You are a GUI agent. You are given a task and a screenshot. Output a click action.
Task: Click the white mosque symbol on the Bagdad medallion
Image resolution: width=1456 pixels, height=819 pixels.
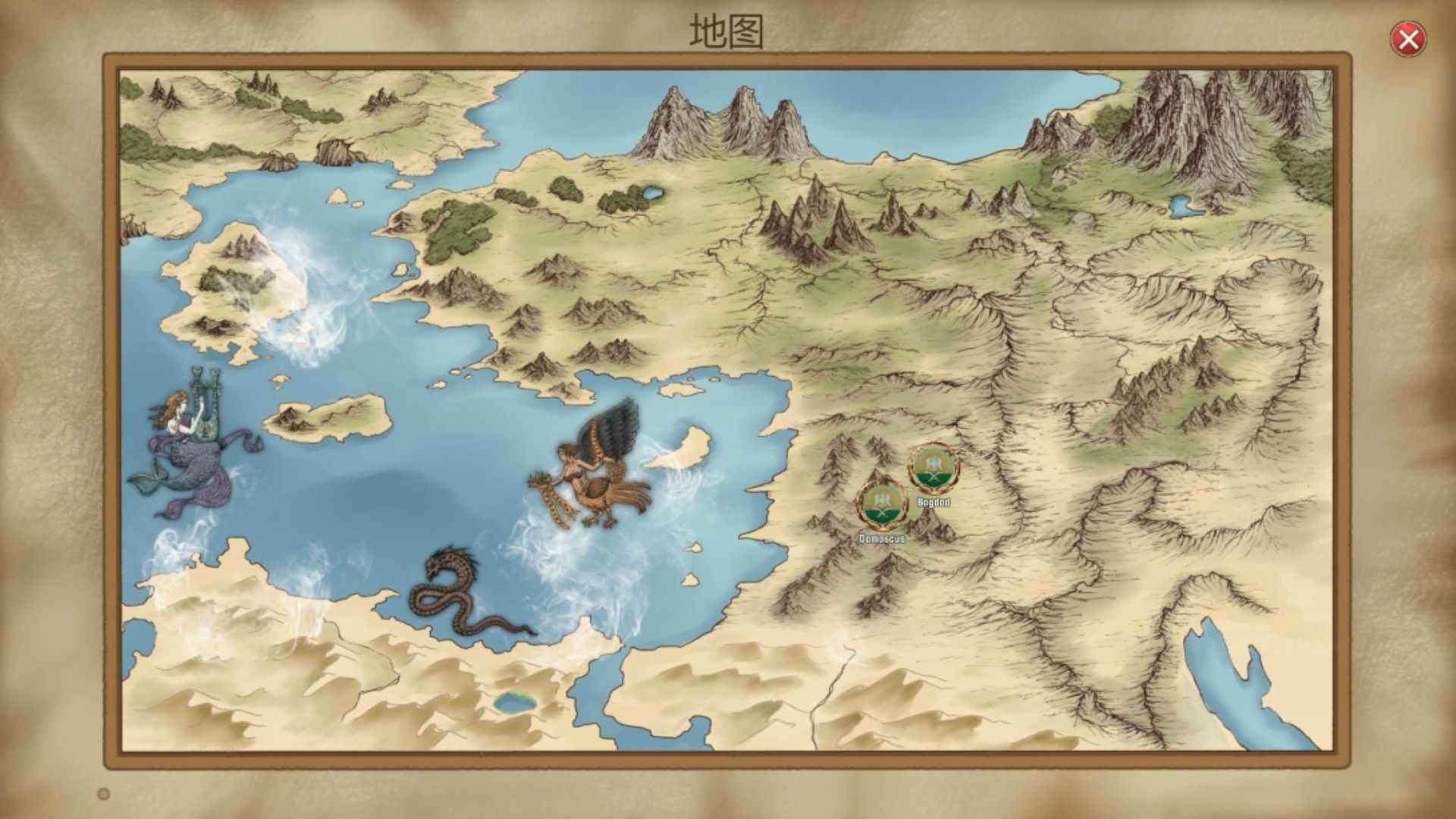tap(934, 463)
